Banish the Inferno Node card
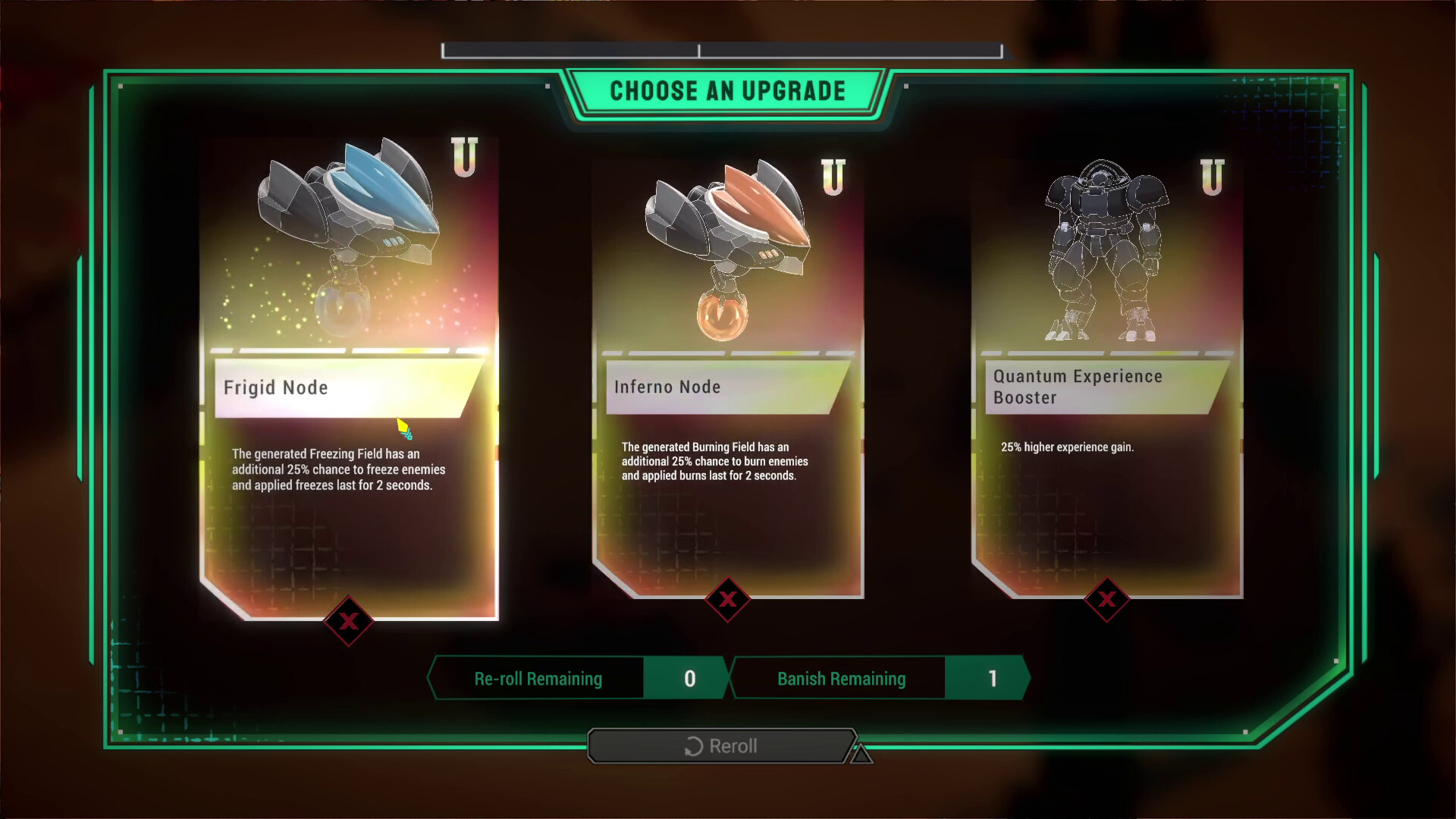 [727, 600]
